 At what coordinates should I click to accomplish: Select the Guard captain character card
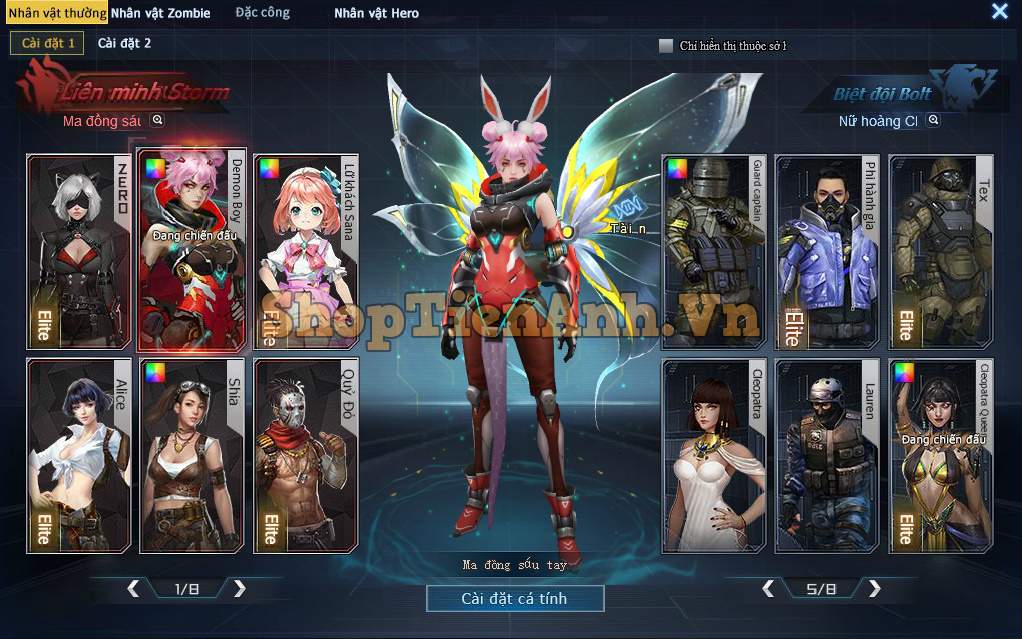pyautogui.click(x=714, y=252)
